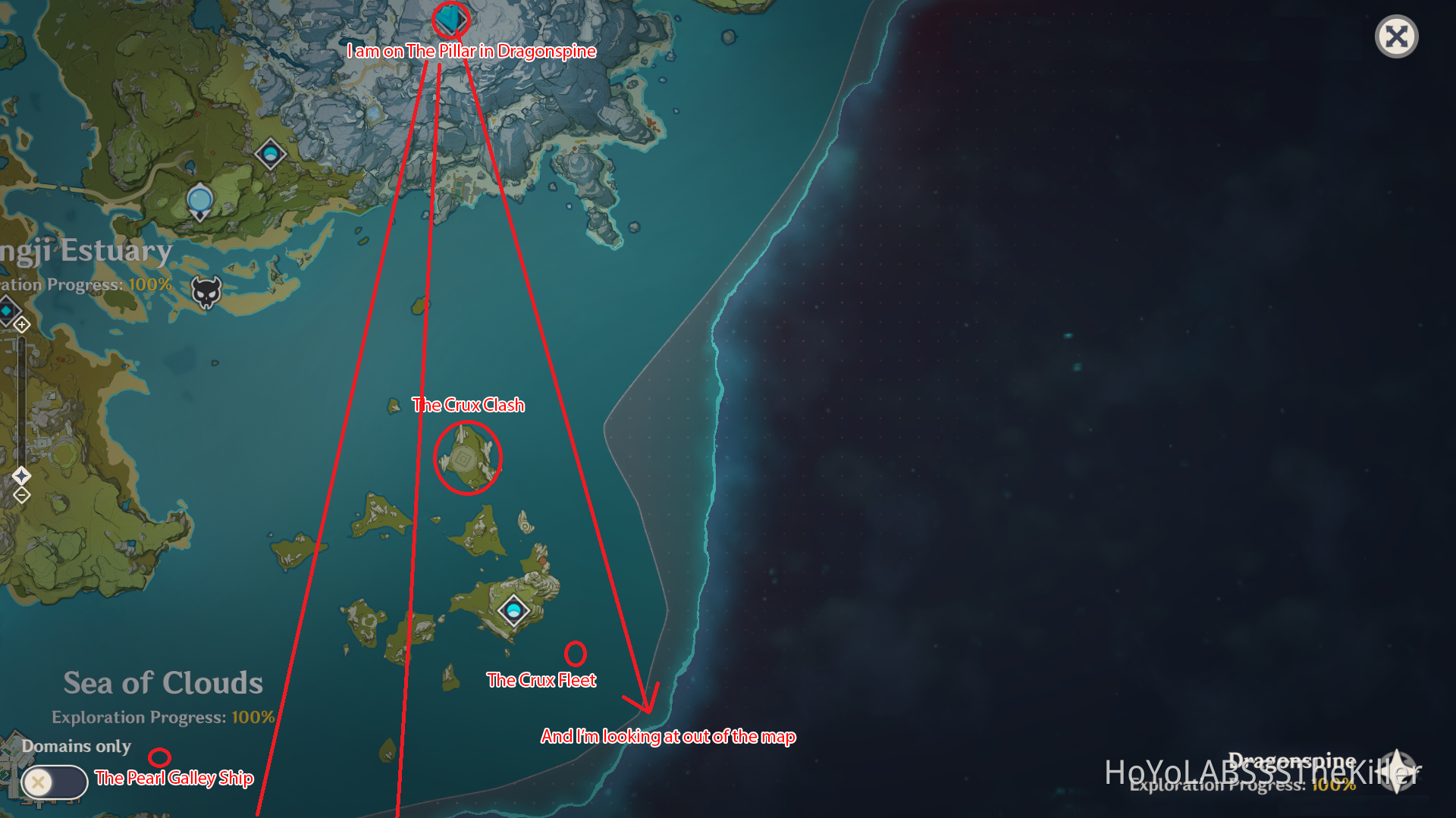The height and width of the screenshot is (818, 1456).
Task: Close the map screen
Action: [1396, 36]
